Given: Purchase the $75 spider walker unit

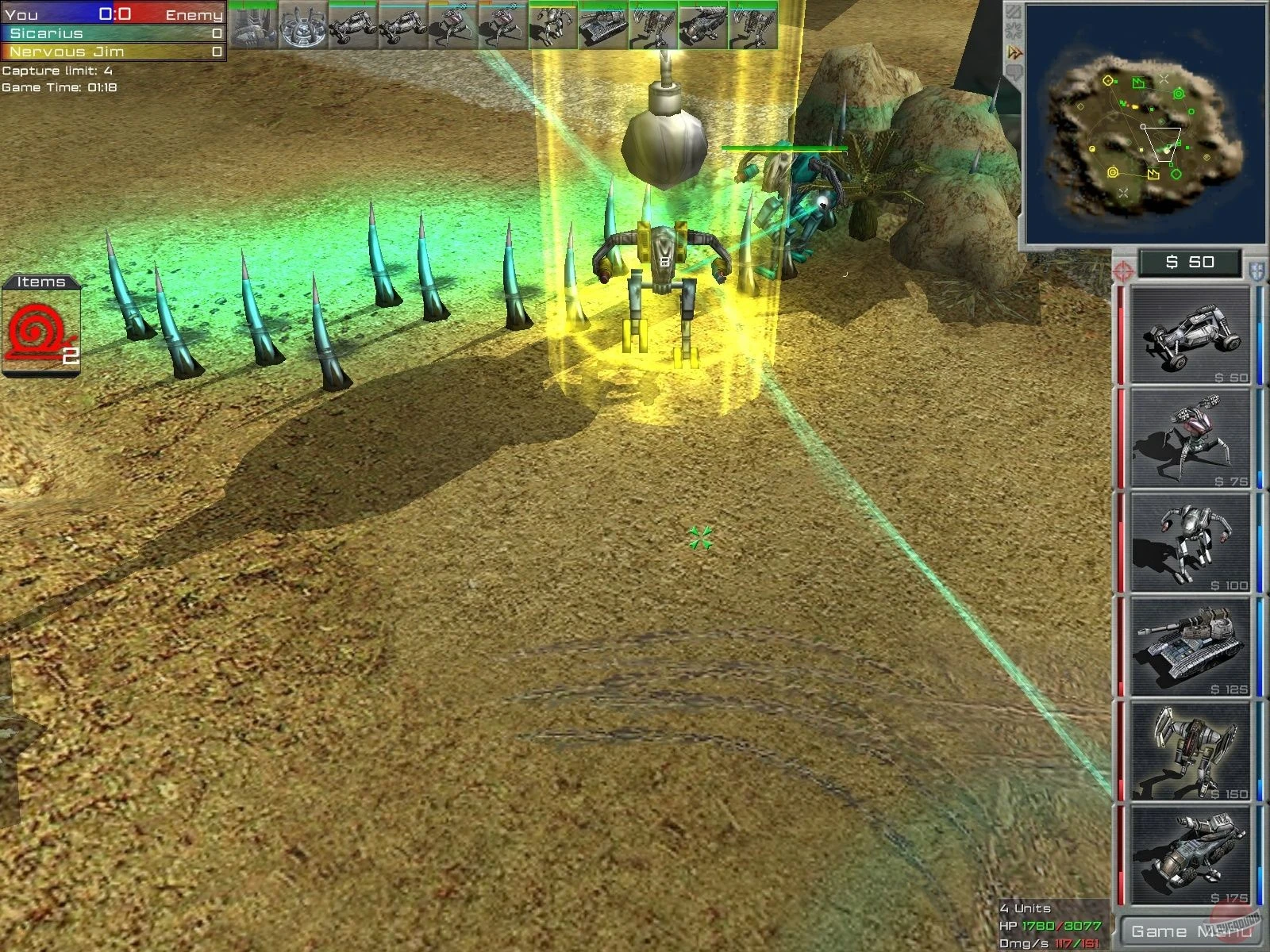Looking at the screenshot, I should (1191, 436).
